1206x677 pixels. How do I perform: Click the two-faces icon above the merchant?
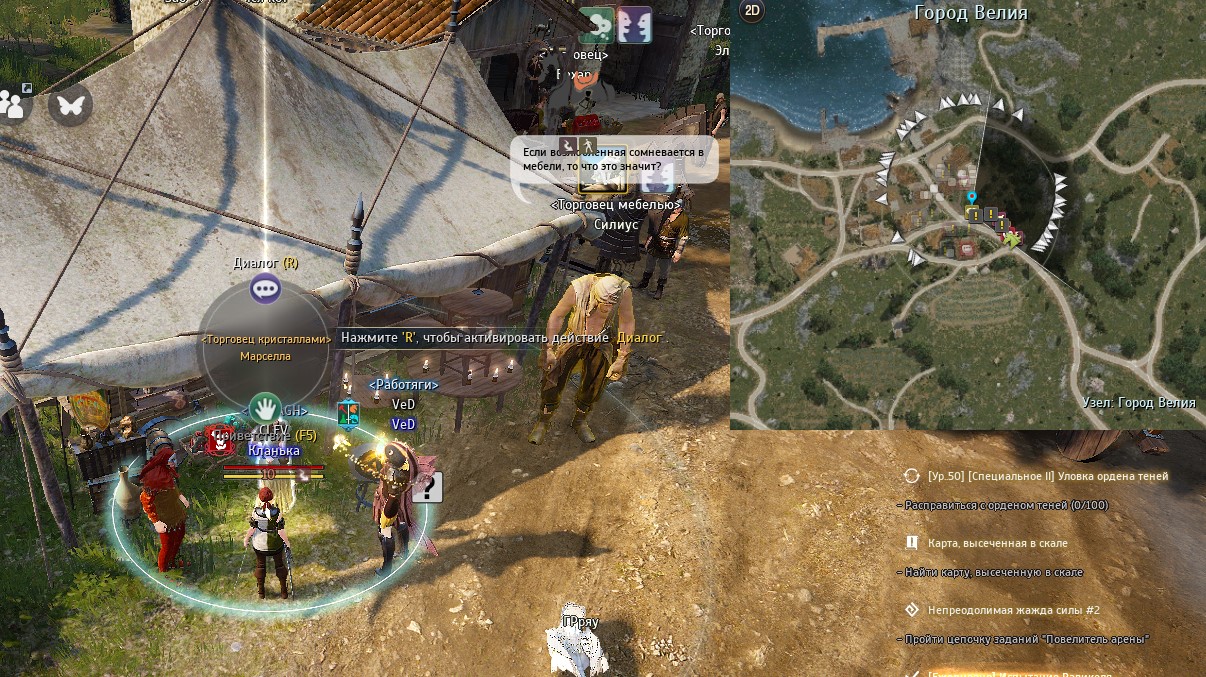point(634,25)
